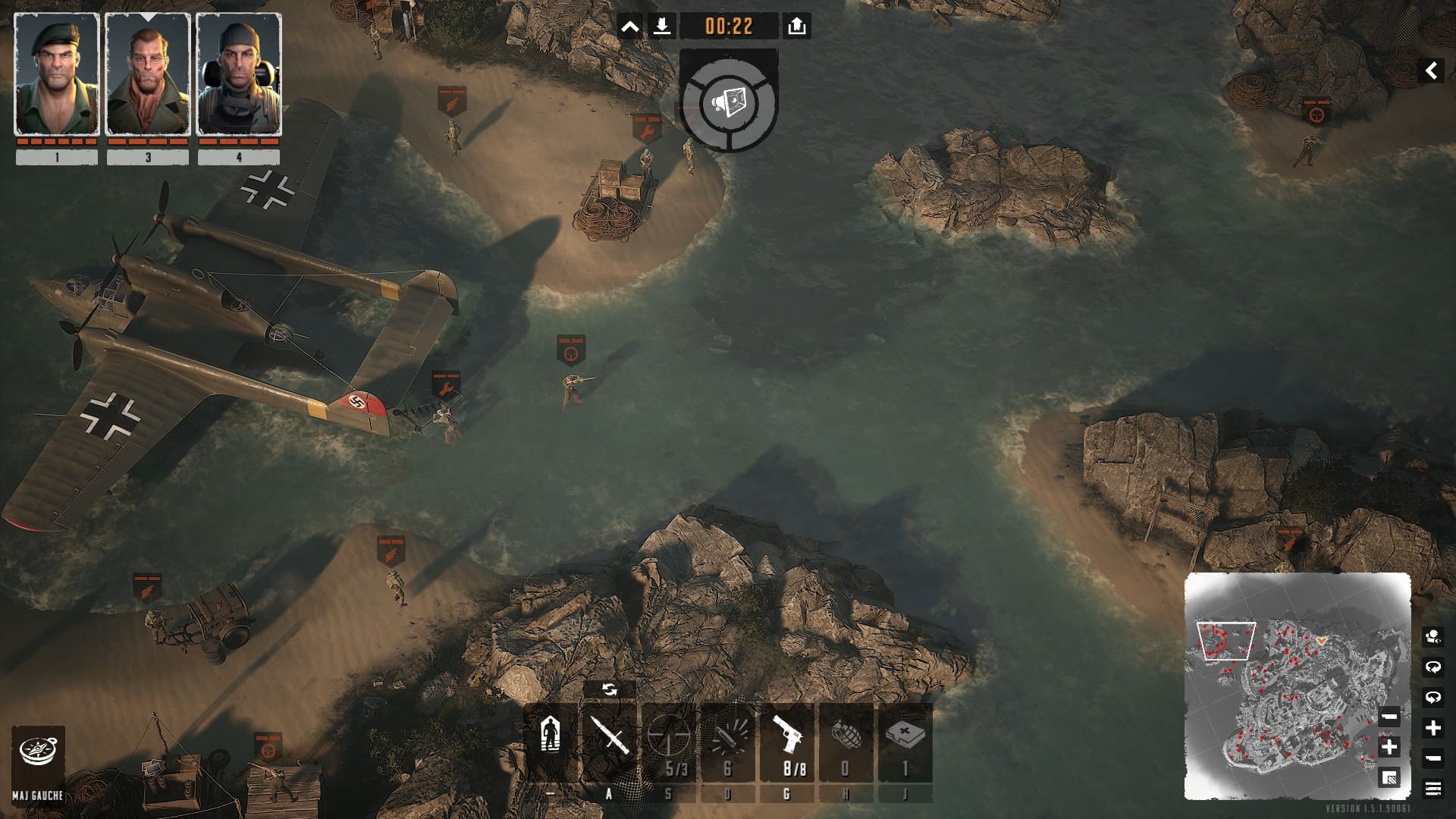Open the compass icon above MAJ GAUCHE
The image size is (1456, 819).
(x=37, y=752)
